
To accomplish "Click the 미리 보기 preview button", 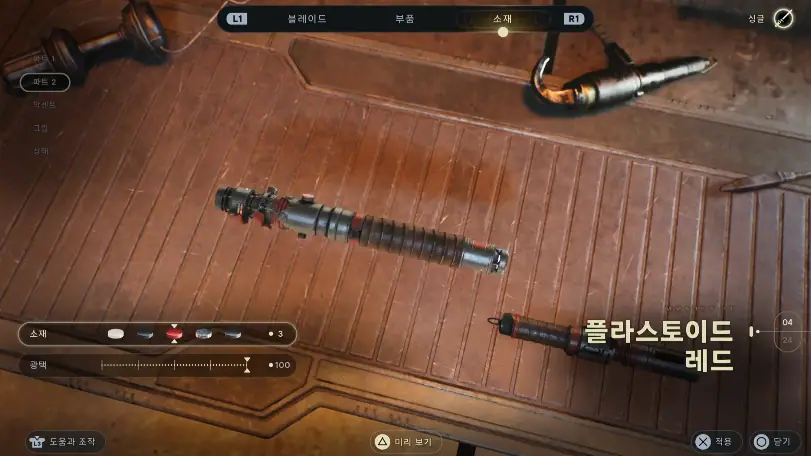I will (x=407, y=441).
